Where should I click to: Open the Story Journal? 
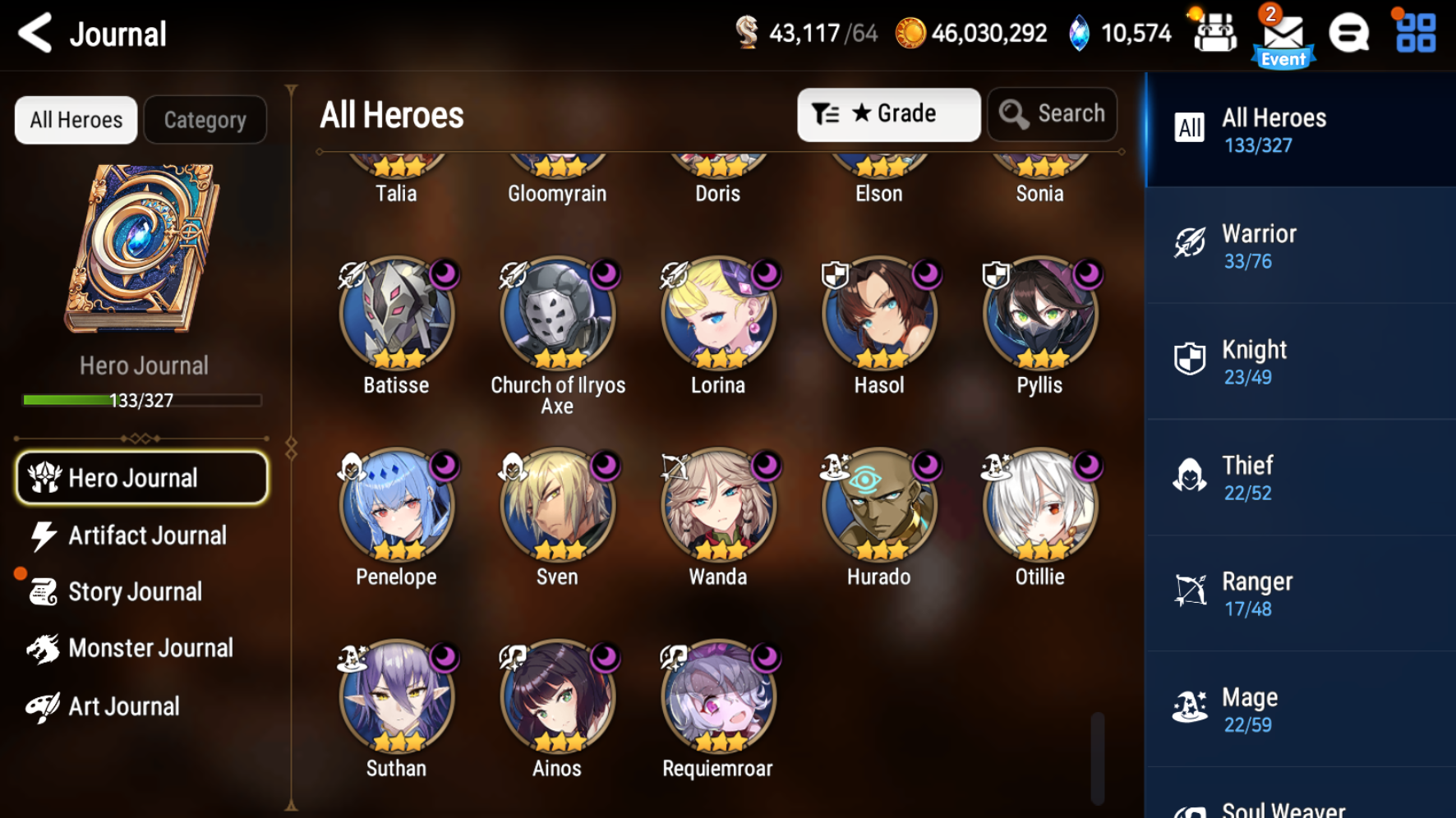136,591
